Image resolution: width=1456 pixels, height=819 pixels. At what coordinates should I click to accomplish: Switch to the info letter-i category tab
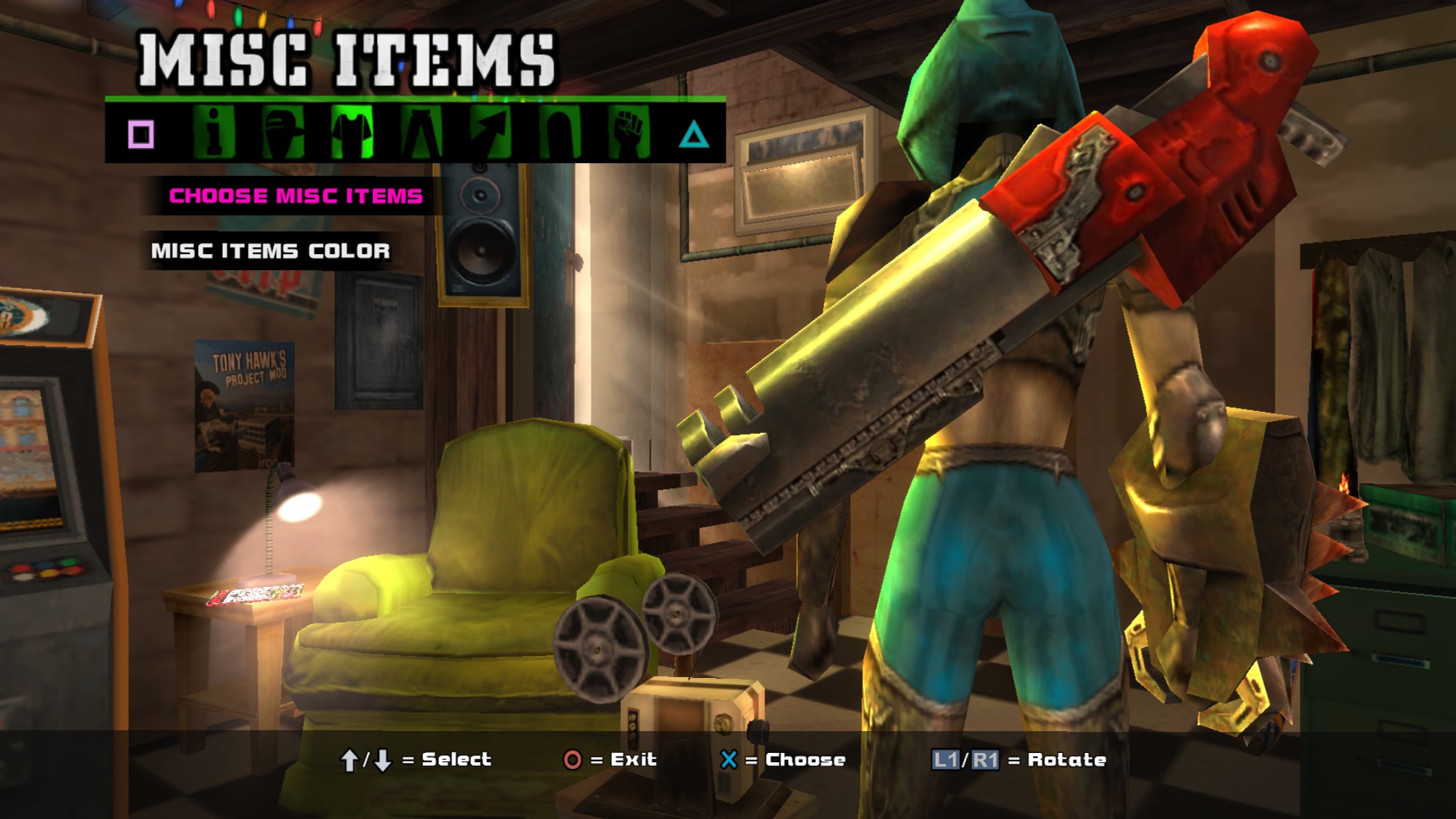[x=214, y=133]
